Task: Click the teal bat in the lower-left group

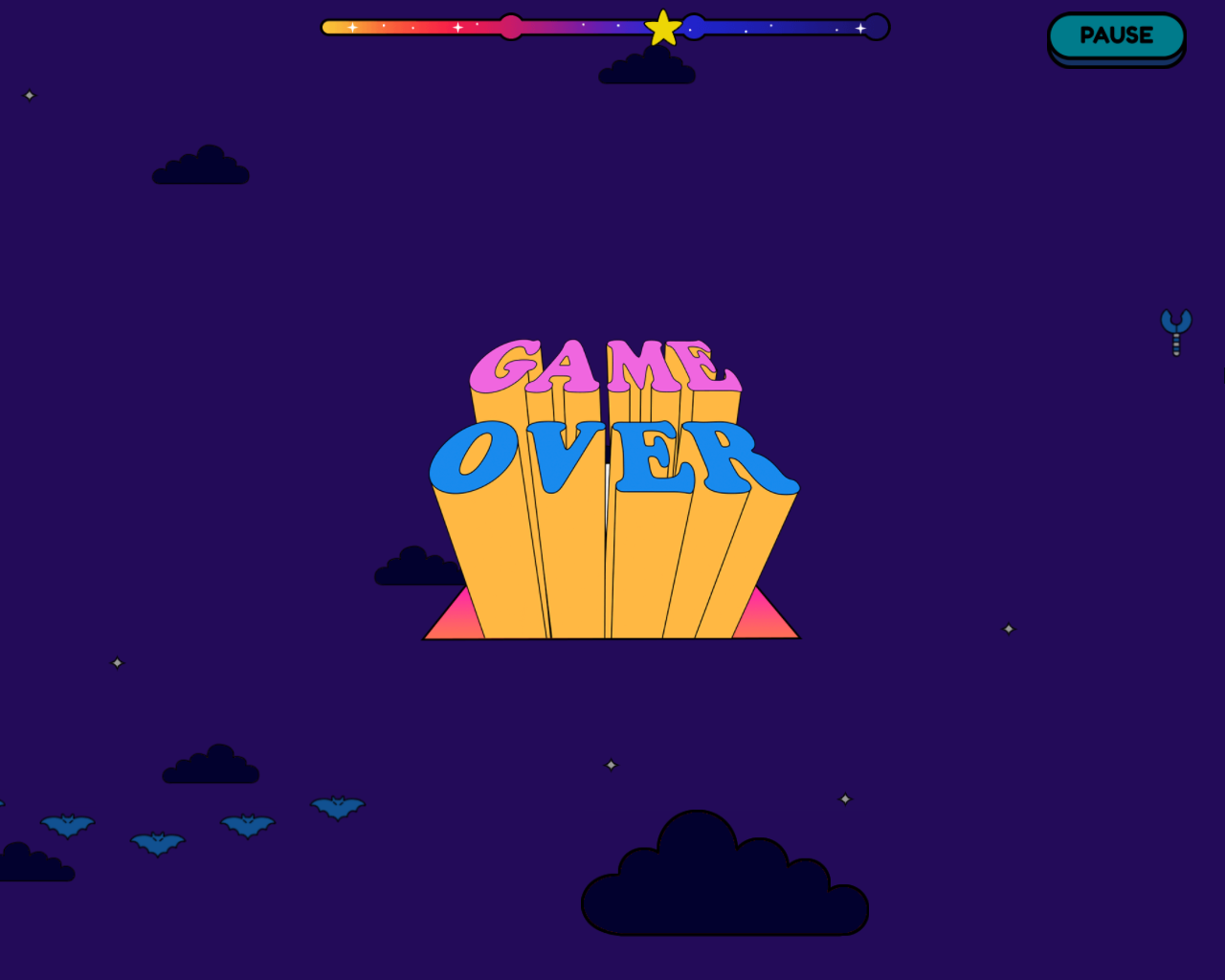Action: click(x=156, y=842)
